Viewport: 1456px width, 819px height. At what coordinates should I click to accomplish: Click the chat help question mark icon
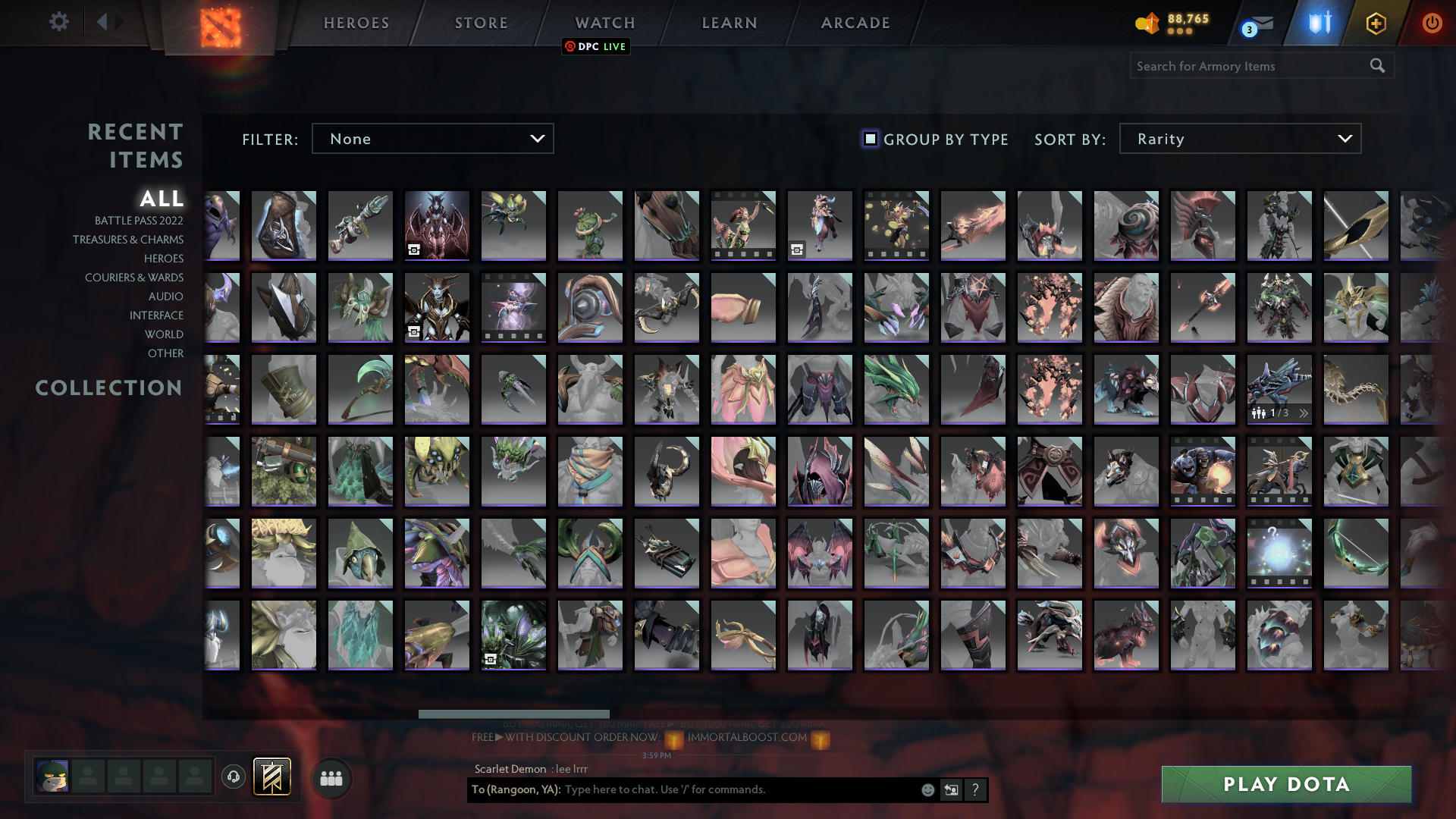point(976,789)
